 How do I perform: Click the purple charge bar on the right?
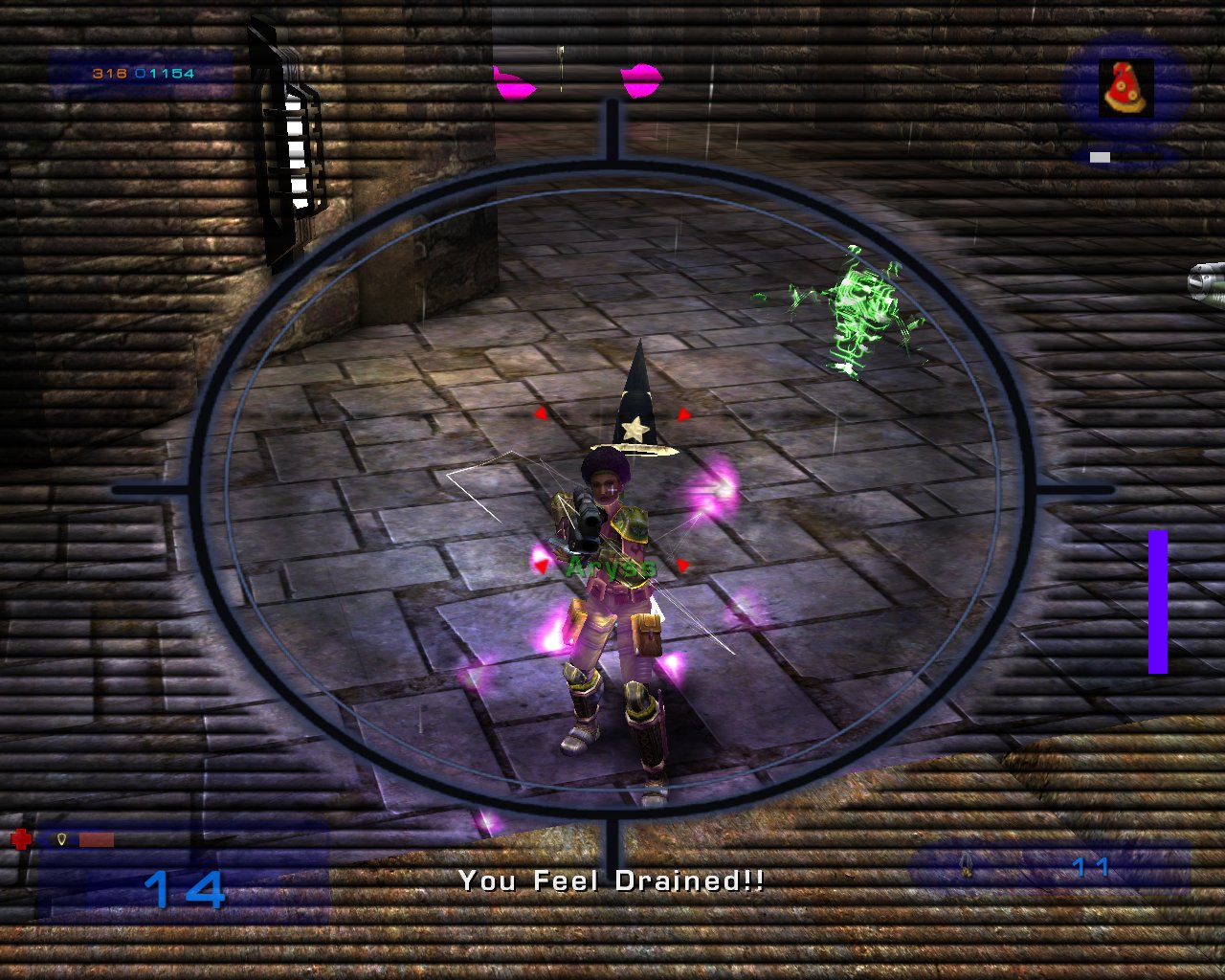coord(1157,601)
